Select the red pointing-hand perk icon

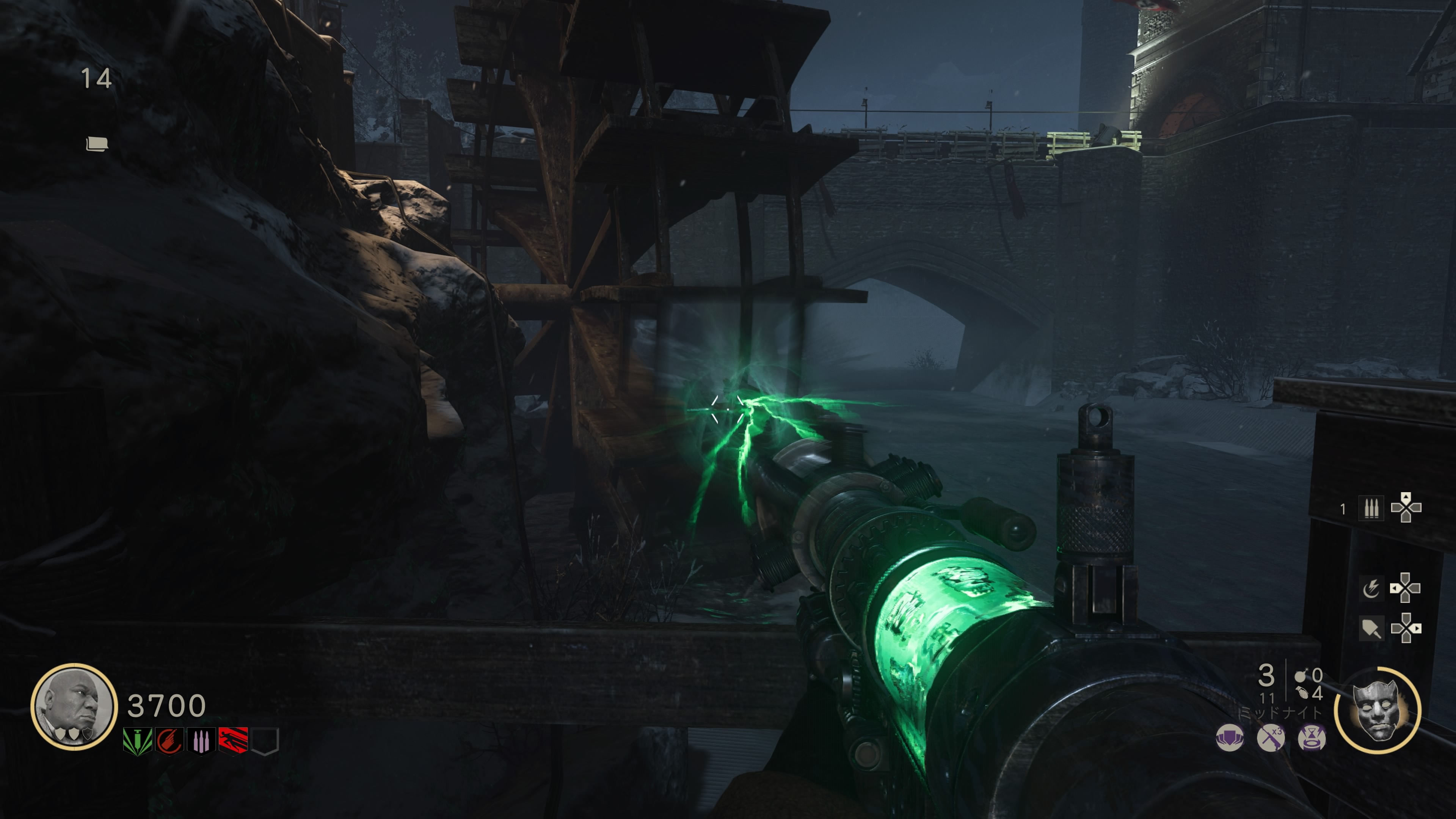(x=169, y=741)
